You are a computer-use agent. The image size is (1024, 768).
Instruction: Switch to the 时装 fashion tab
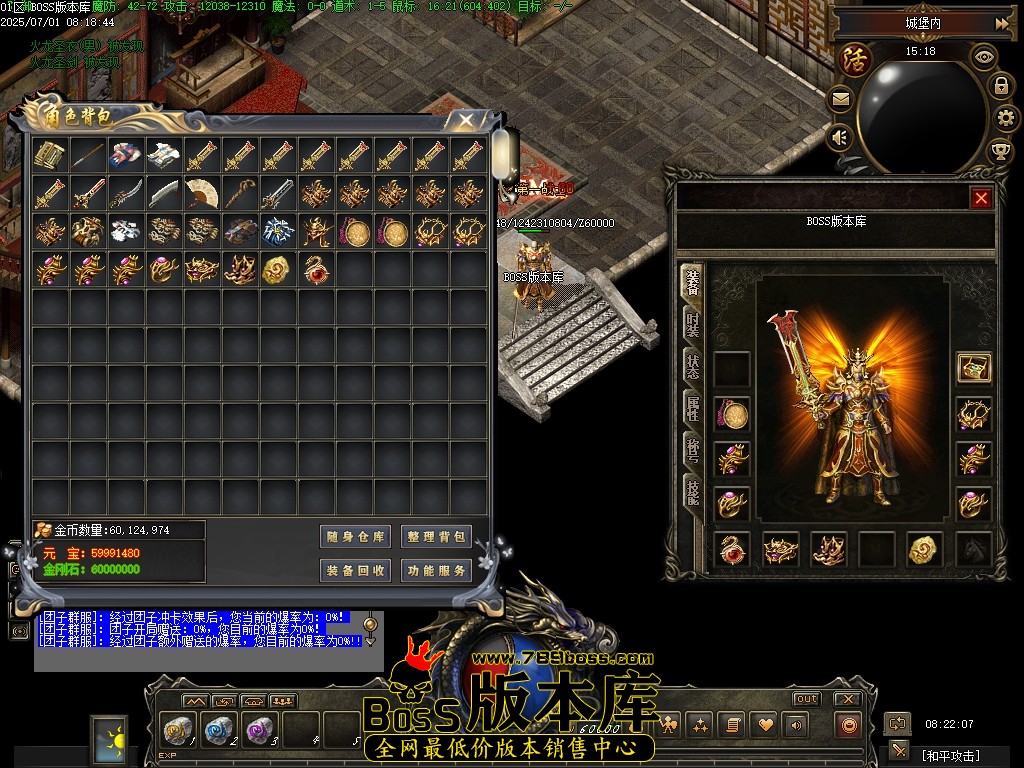692,324
